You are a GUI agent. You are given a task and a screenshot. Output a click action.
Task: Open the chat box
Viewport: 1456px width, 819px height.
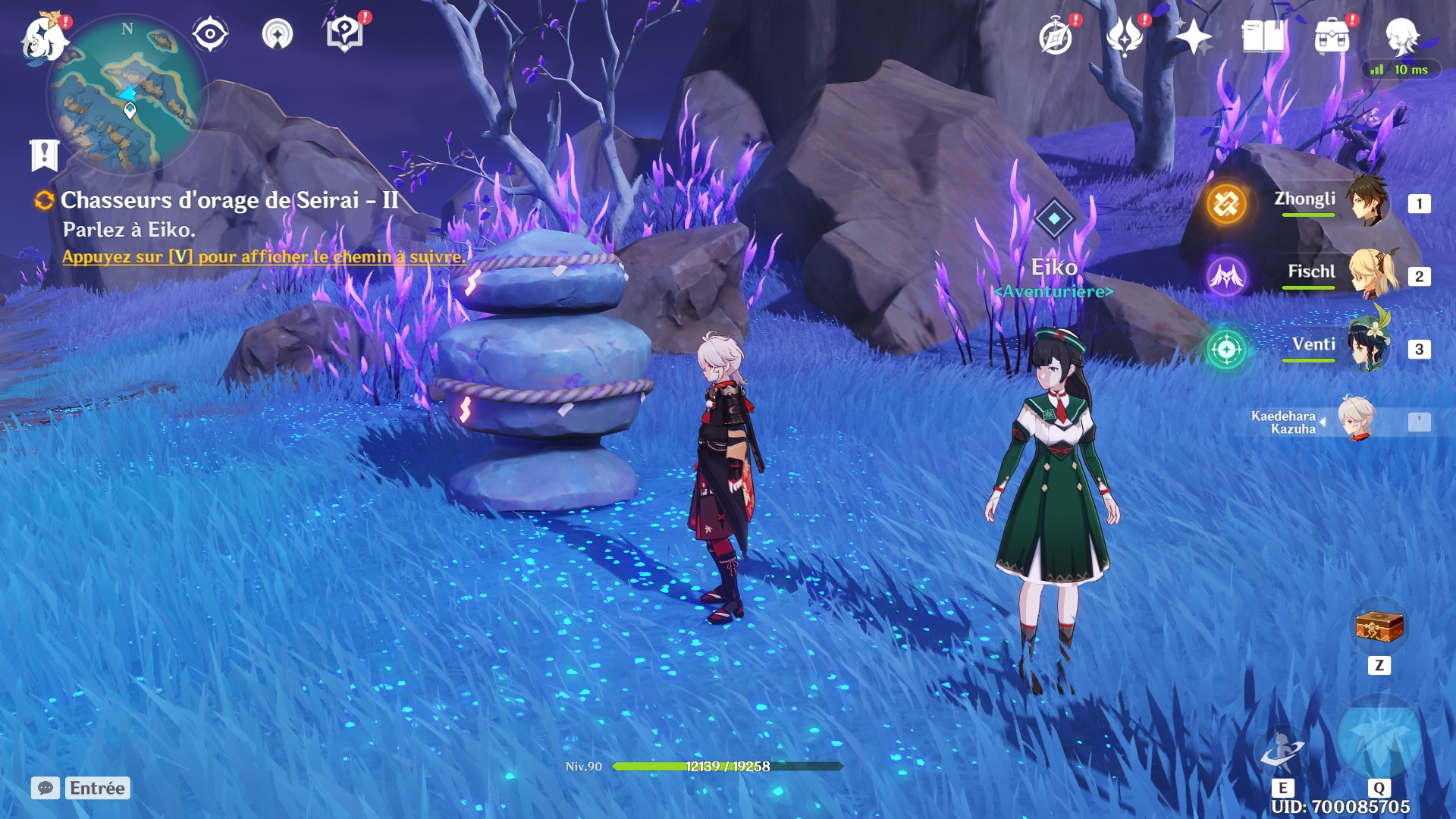tap(45, 788)
